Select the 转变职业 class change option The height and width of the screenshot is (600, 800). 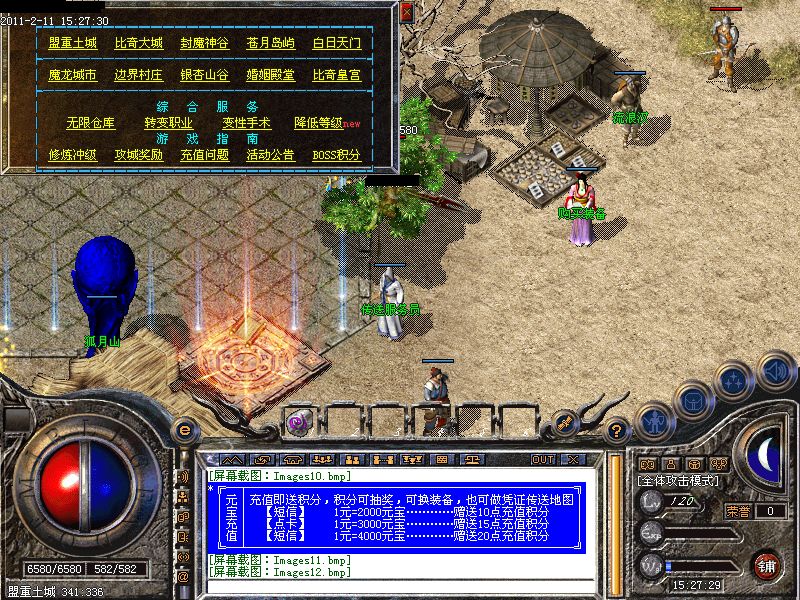click(x=168, y=123)
